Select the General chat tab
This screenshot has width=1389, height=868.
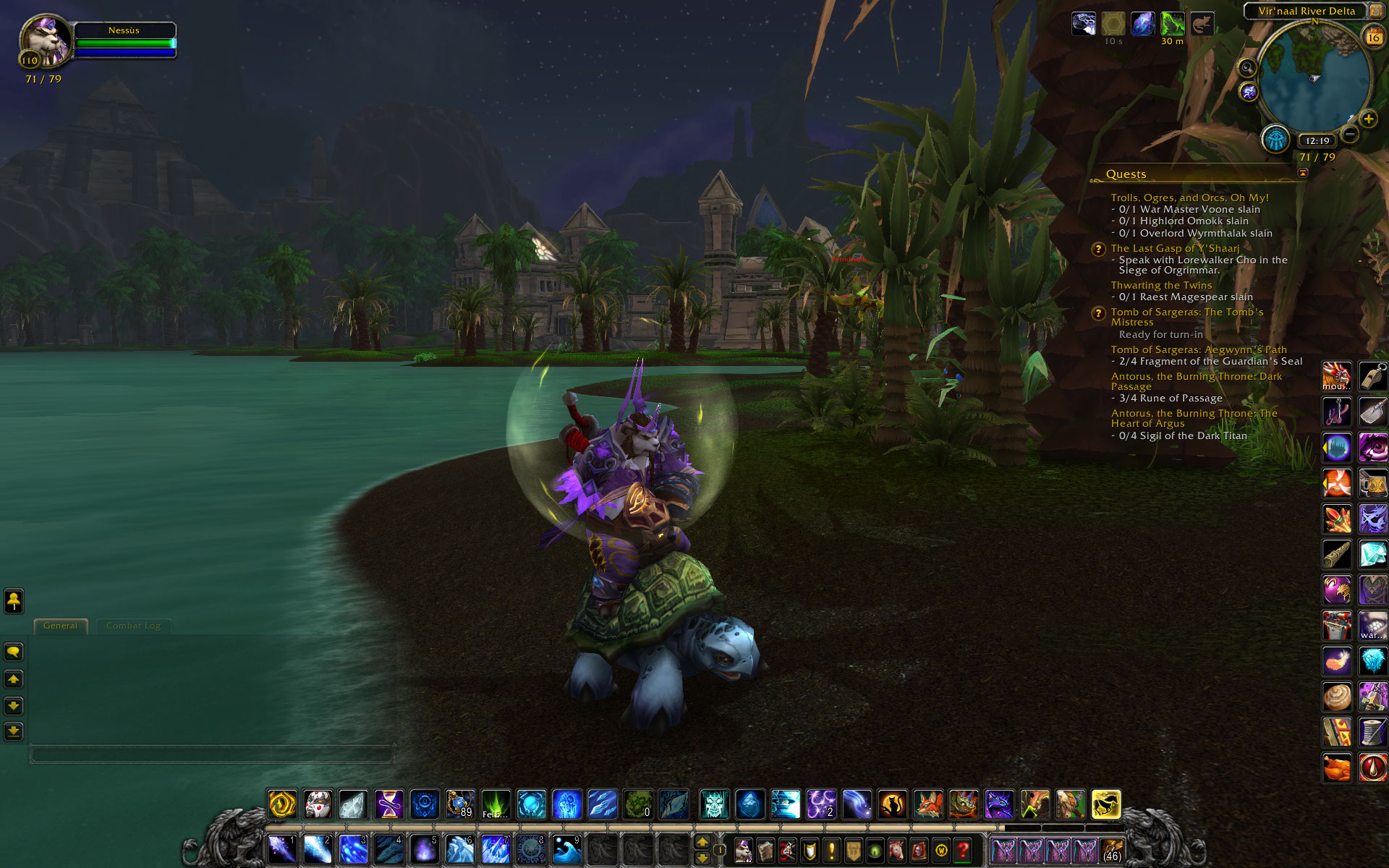coord(60,626)
